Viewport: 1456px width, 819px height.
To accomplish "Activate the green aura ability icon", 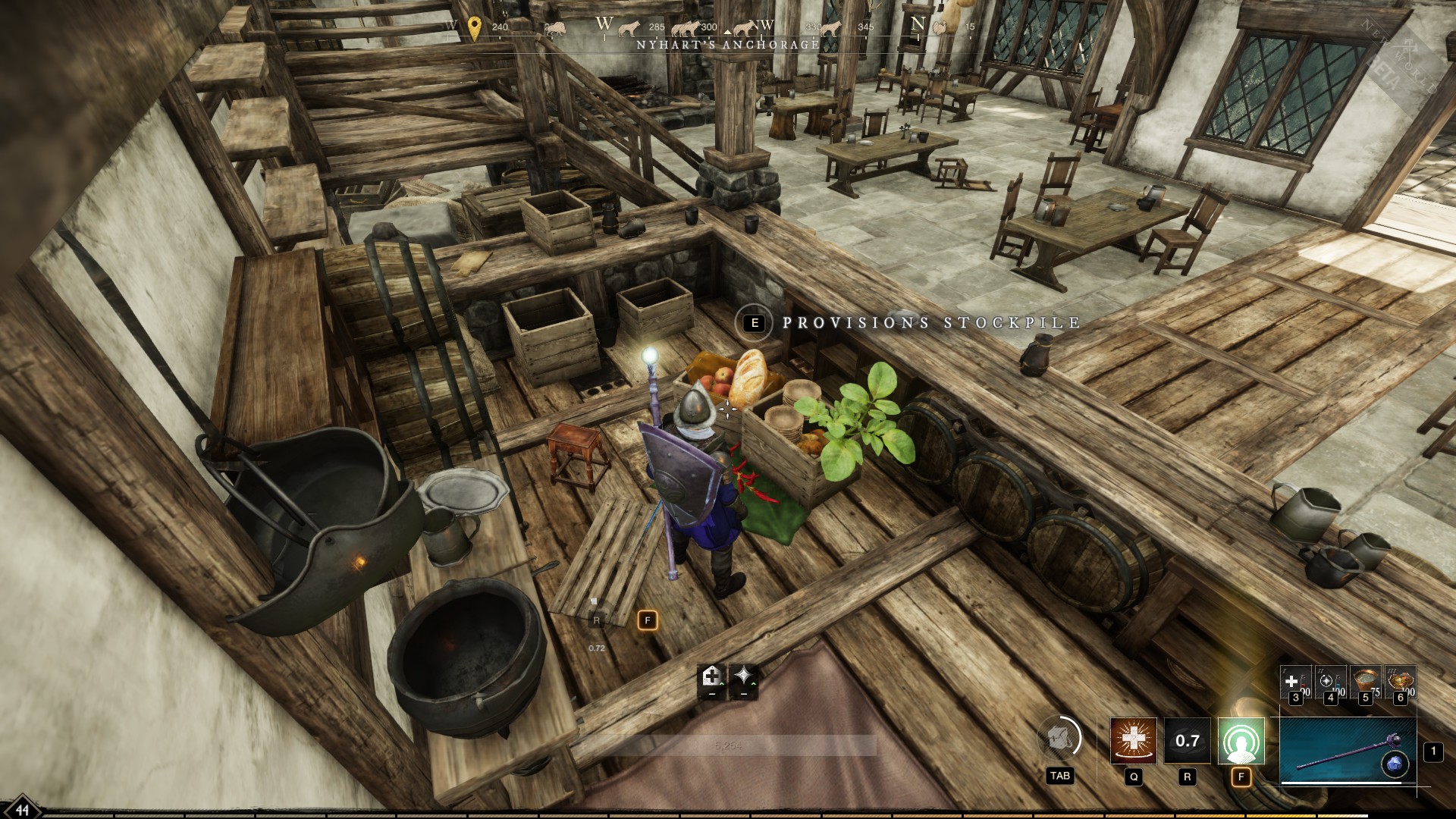I will 1241,740.
